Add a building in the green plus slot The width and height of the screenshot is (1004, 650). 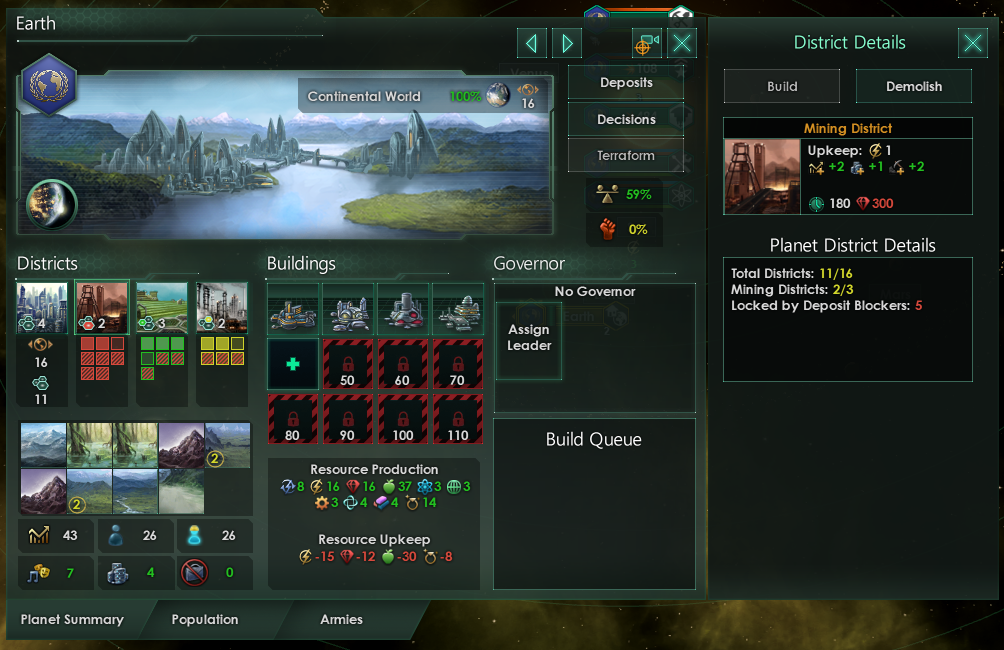[x=293, y=364]
